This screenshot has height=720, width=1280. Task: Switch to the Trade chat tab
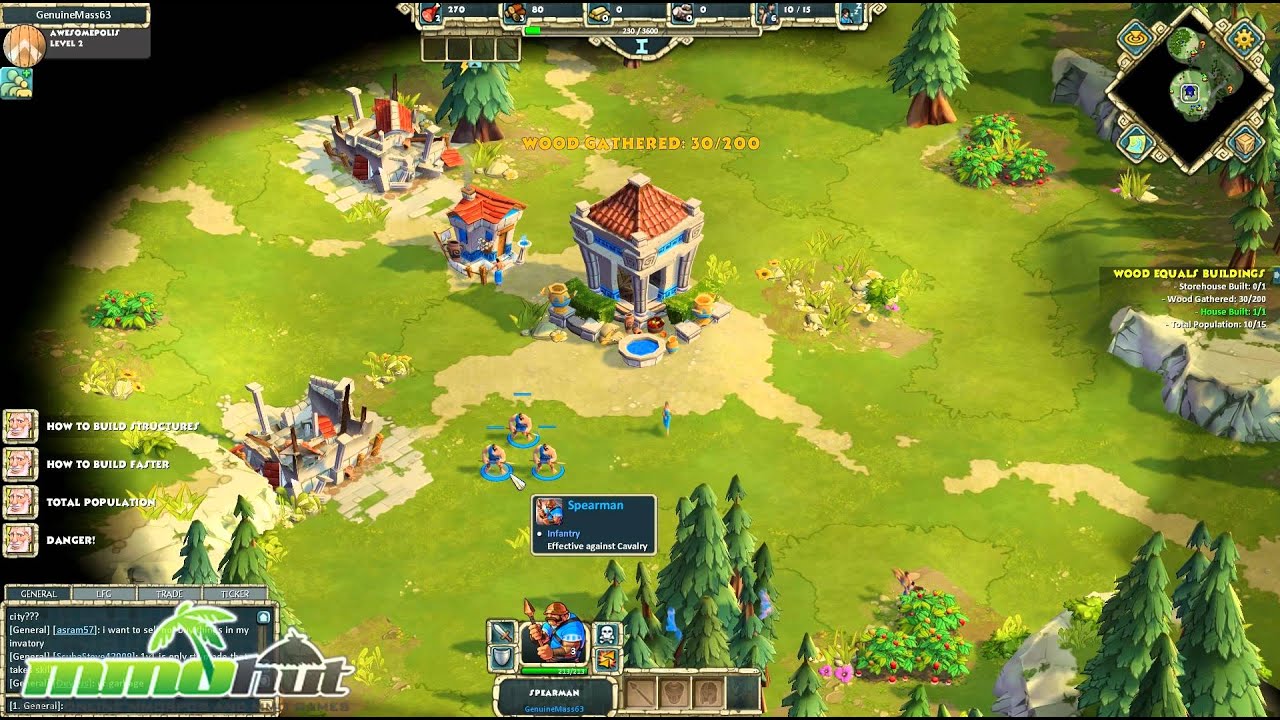[170, 593]
